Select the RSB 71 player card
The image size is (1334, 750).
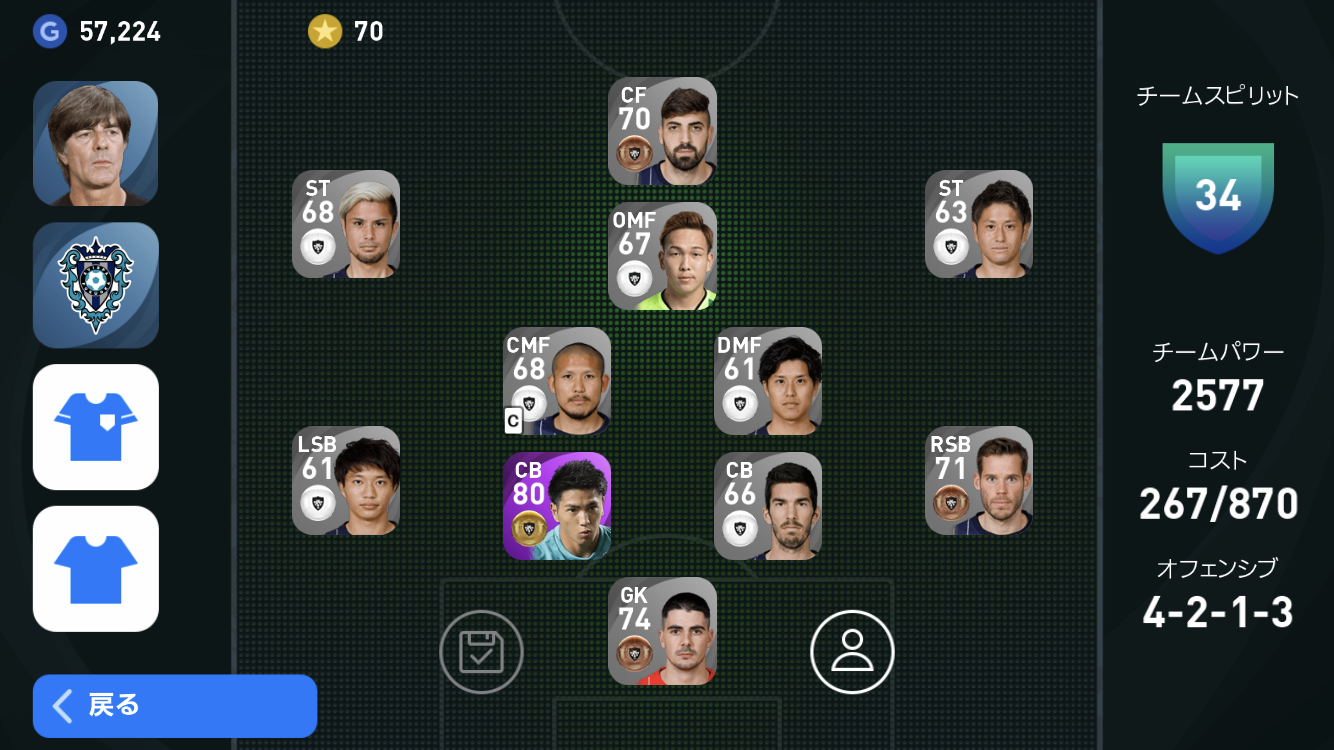979,481
